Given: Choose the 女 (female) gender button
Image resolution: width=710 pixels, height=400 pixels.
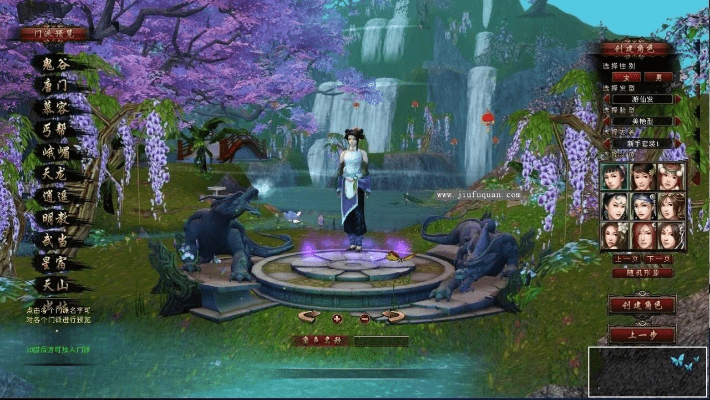Looking at the screenshot, I should [x=628, y=77].
